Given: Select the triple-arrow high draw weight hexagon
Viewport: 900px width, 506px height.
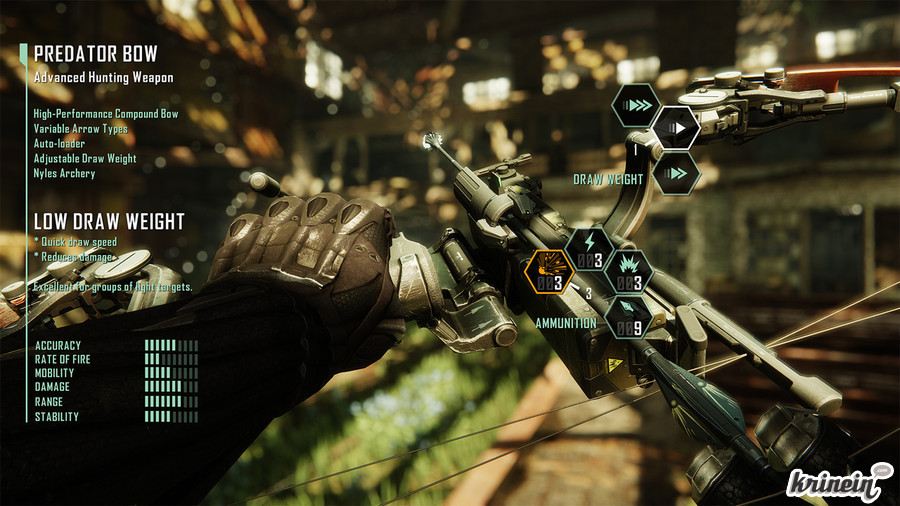Looking at the screenshot, I should click(636, 105).
